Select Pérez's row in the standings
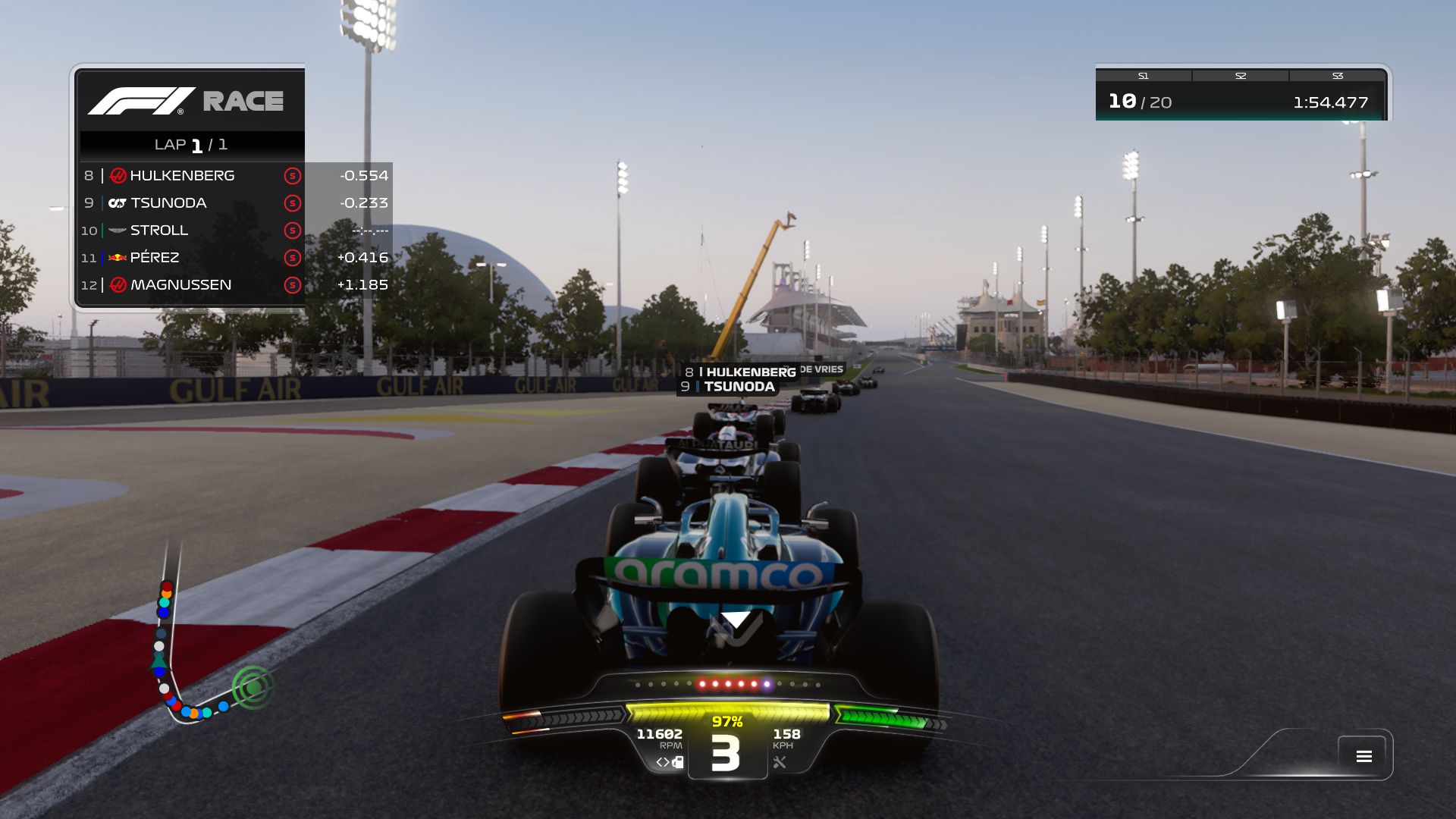The height and width of the screenshot is (819, 1456). pos(235,258)
